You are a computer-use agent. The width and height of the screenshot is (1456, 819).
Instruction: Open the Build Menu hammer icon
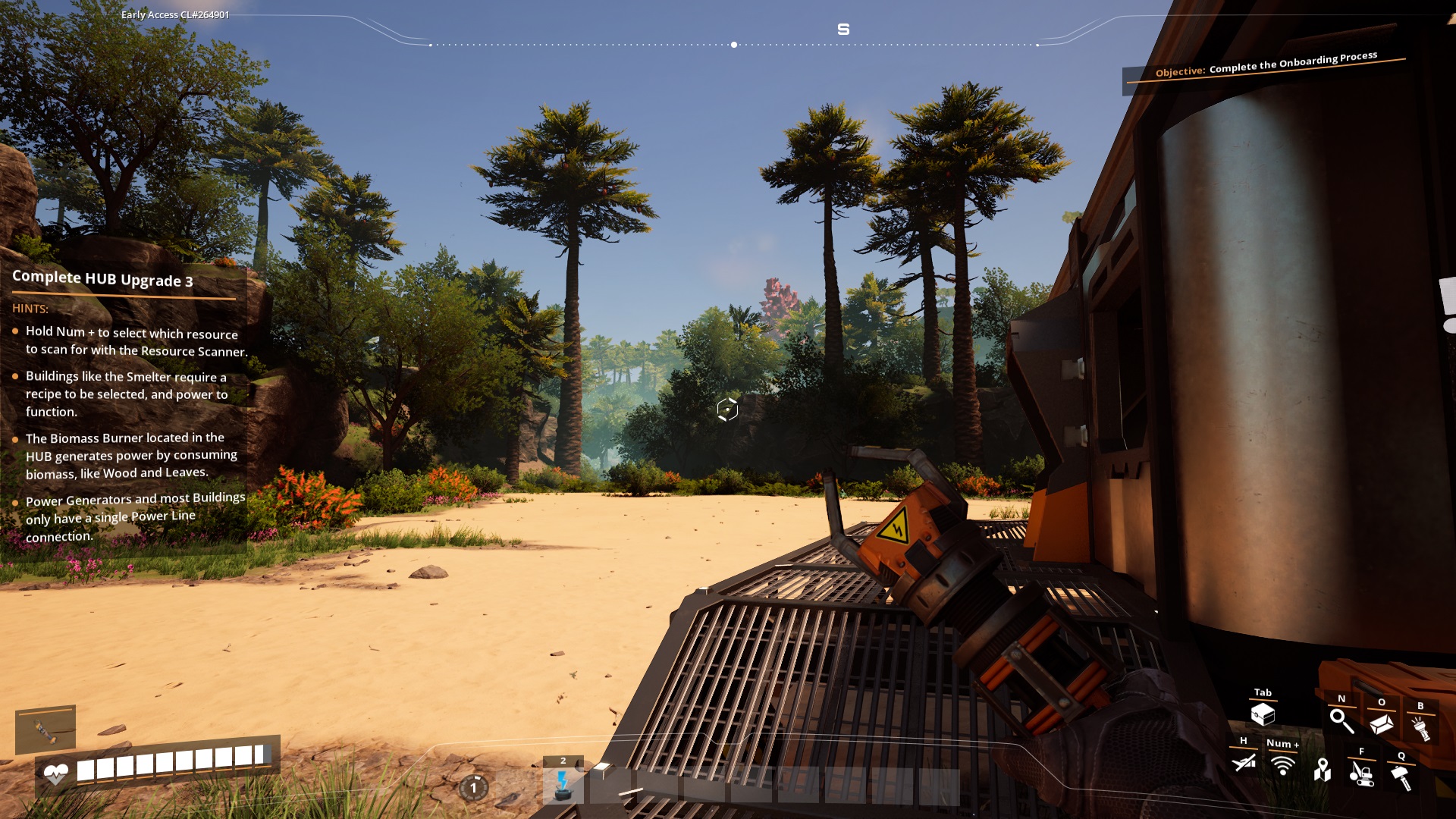pos(1401,778)
